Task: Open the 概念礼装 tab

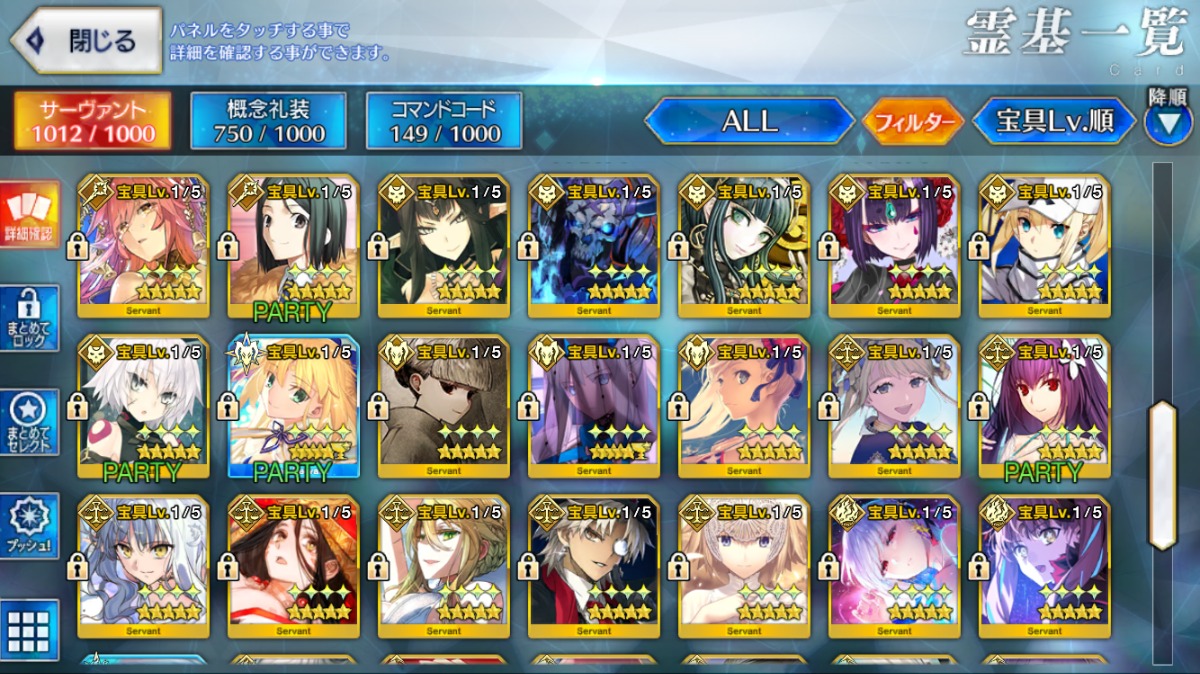Action: pos(268,121)
